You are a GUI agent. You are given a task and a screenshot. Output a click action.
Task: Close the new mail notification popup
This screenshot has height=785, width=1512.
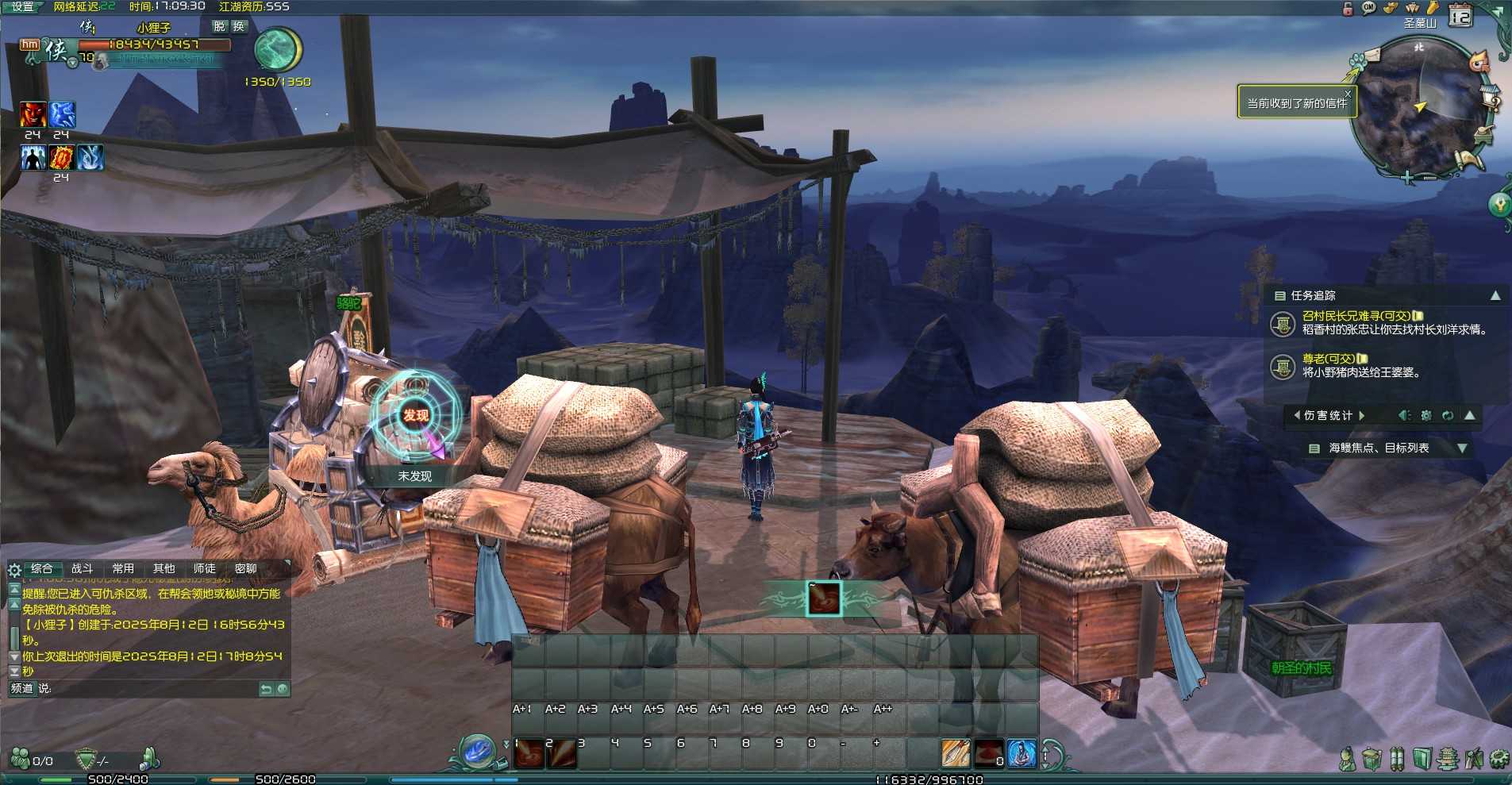tap(1348, 94)
